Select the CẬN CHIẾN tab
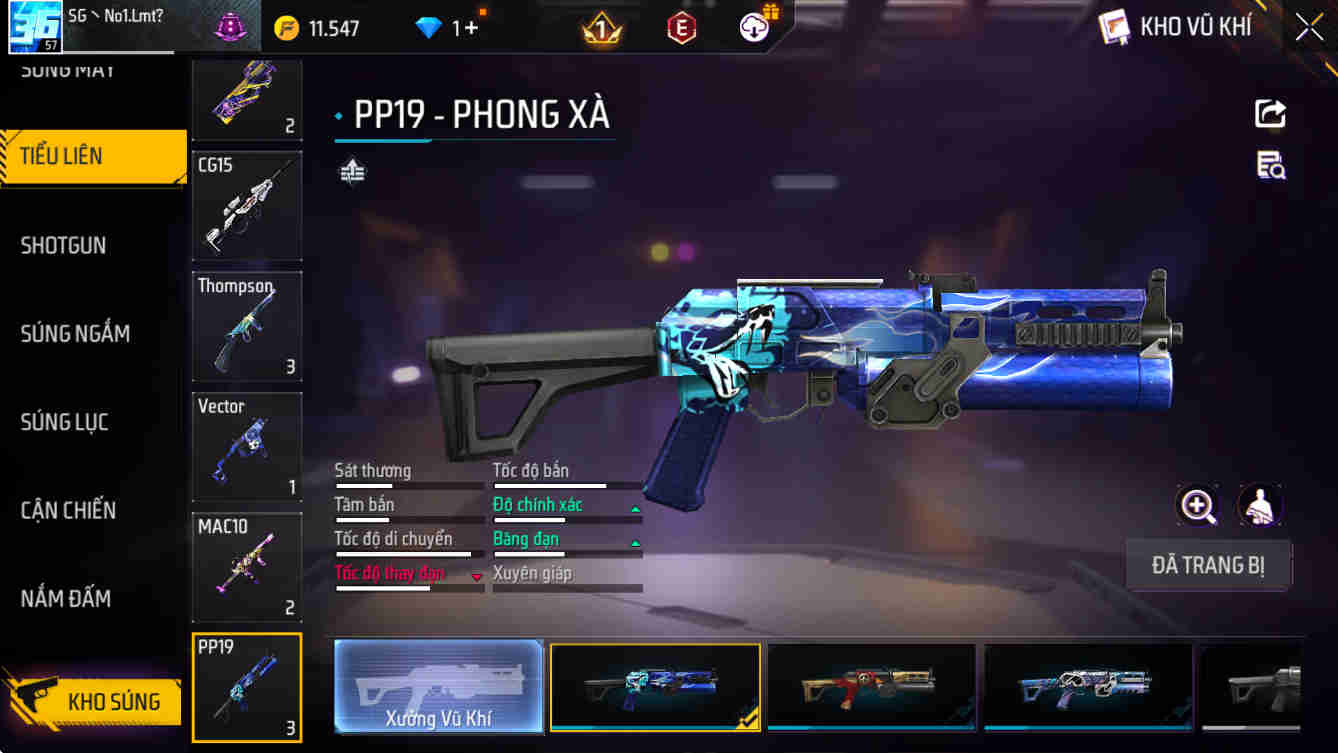Viewport: 1338px width, 753px height. (70, 510)
